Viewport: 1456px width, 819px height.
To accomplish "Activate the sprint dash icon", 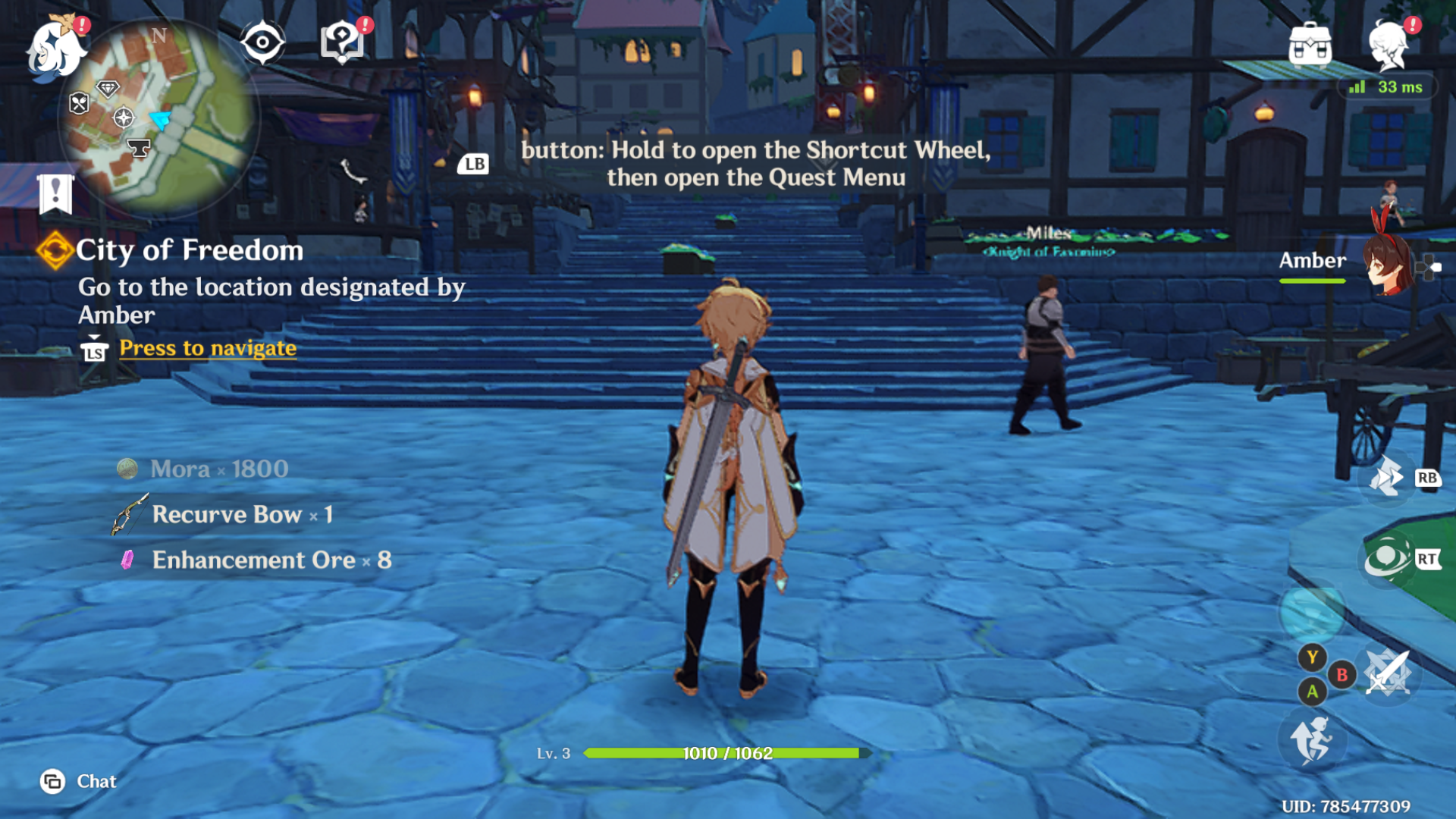I will pos(1387,478).
